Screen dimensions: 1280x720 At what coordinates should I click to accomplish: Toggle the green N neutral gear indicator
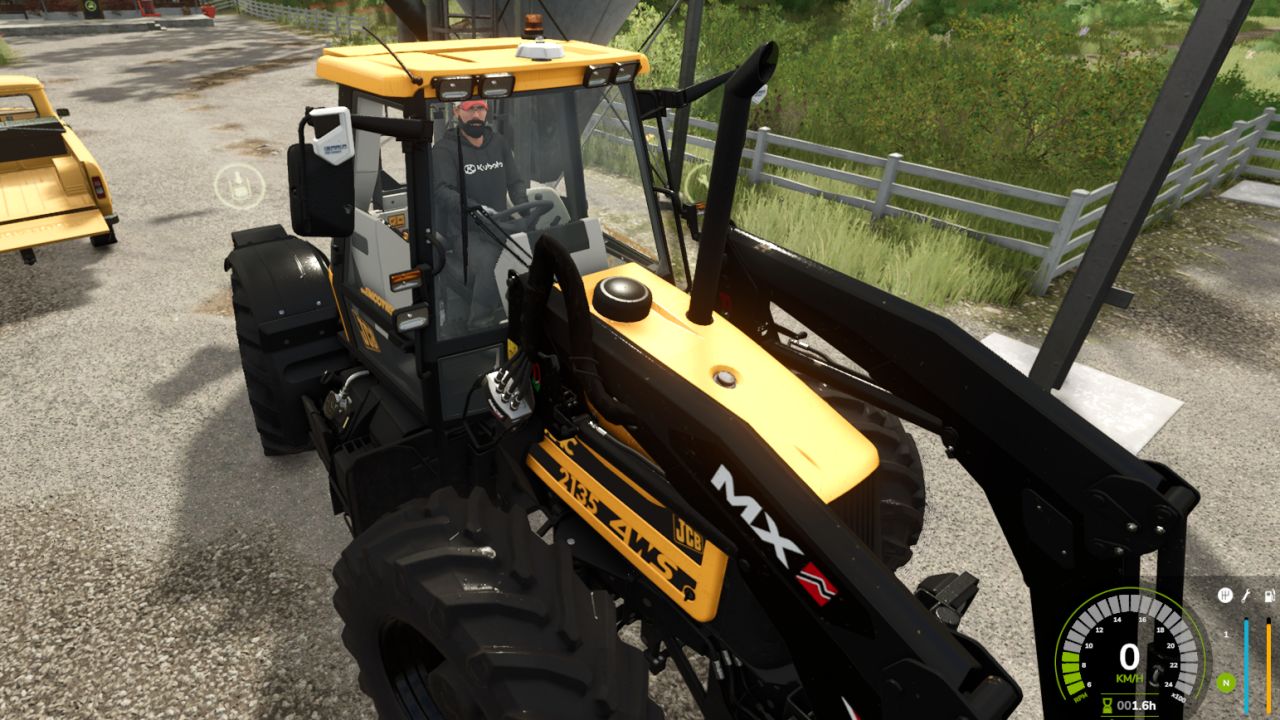coord(1226,682)
